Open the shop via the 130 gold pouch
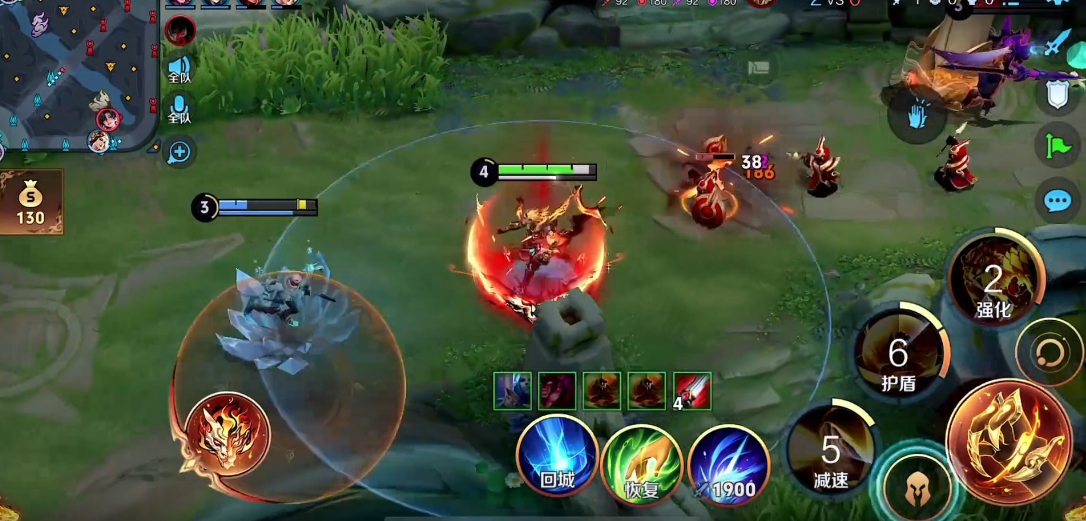 tap(31, 203)
